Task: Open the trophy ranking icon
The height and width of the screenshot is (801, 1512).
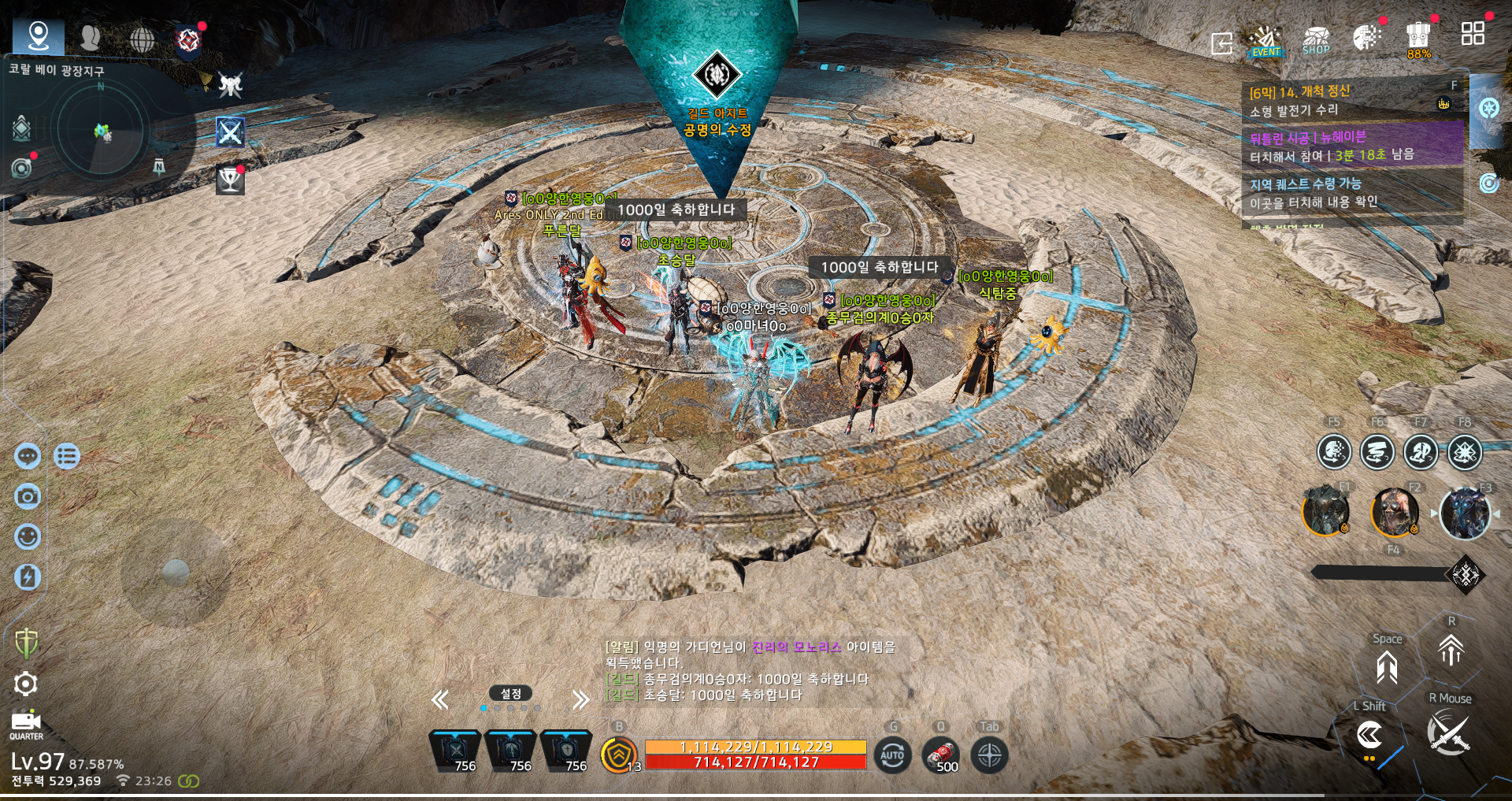Action: [x=230, y=180]
